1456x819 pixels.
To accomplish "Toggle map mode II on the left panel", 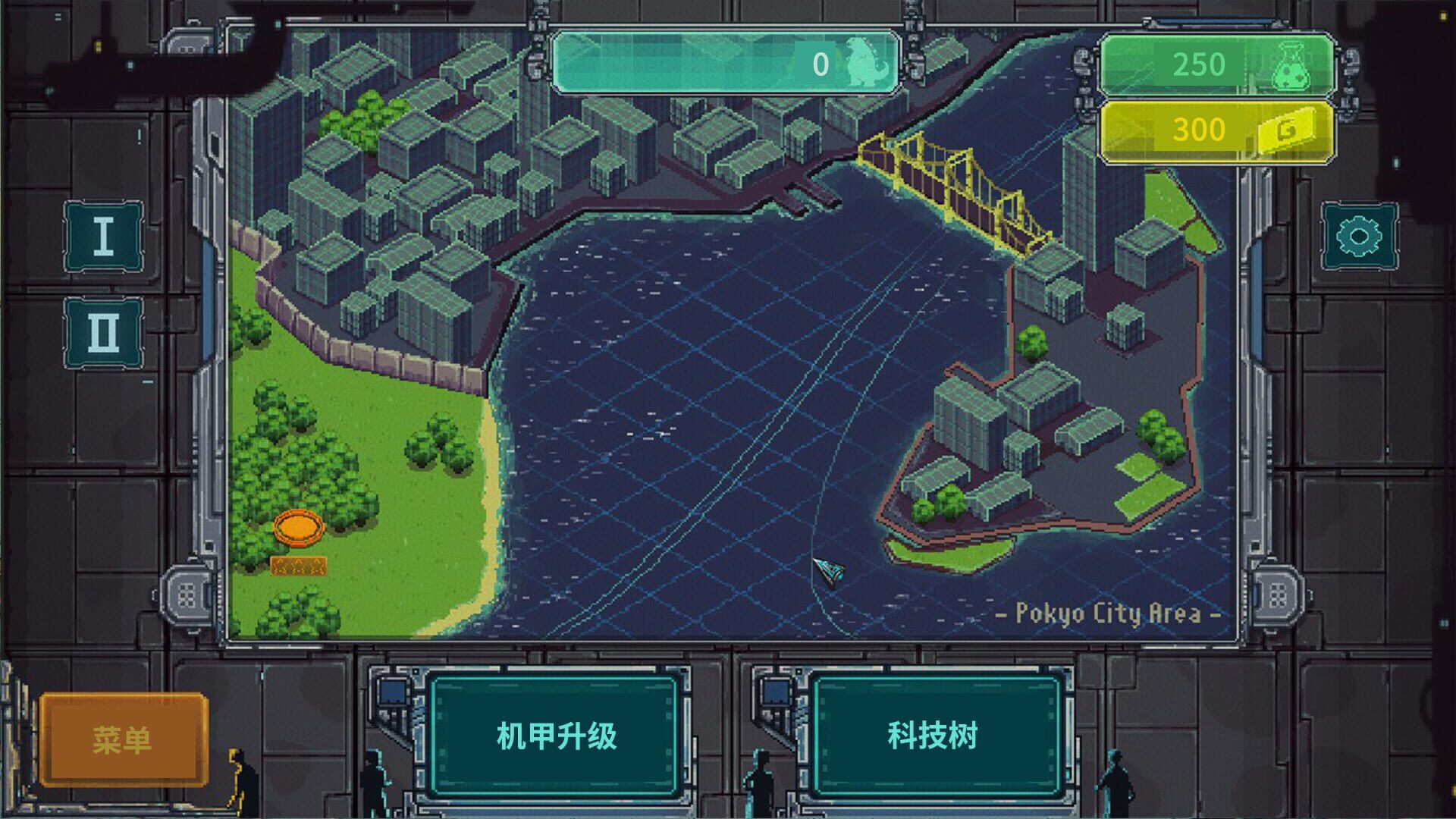I will (x=105, y=330).
